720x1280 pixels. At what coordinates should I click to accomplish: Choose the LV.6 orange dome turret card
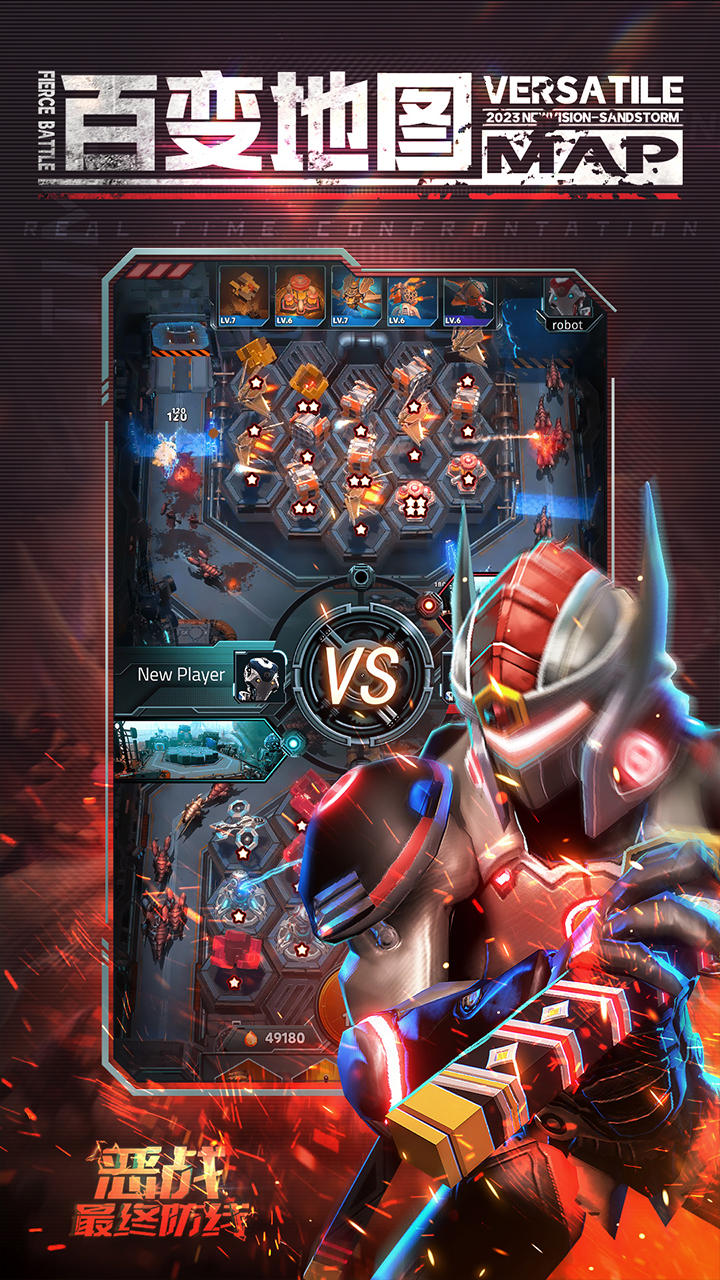[x=299, y=297]
